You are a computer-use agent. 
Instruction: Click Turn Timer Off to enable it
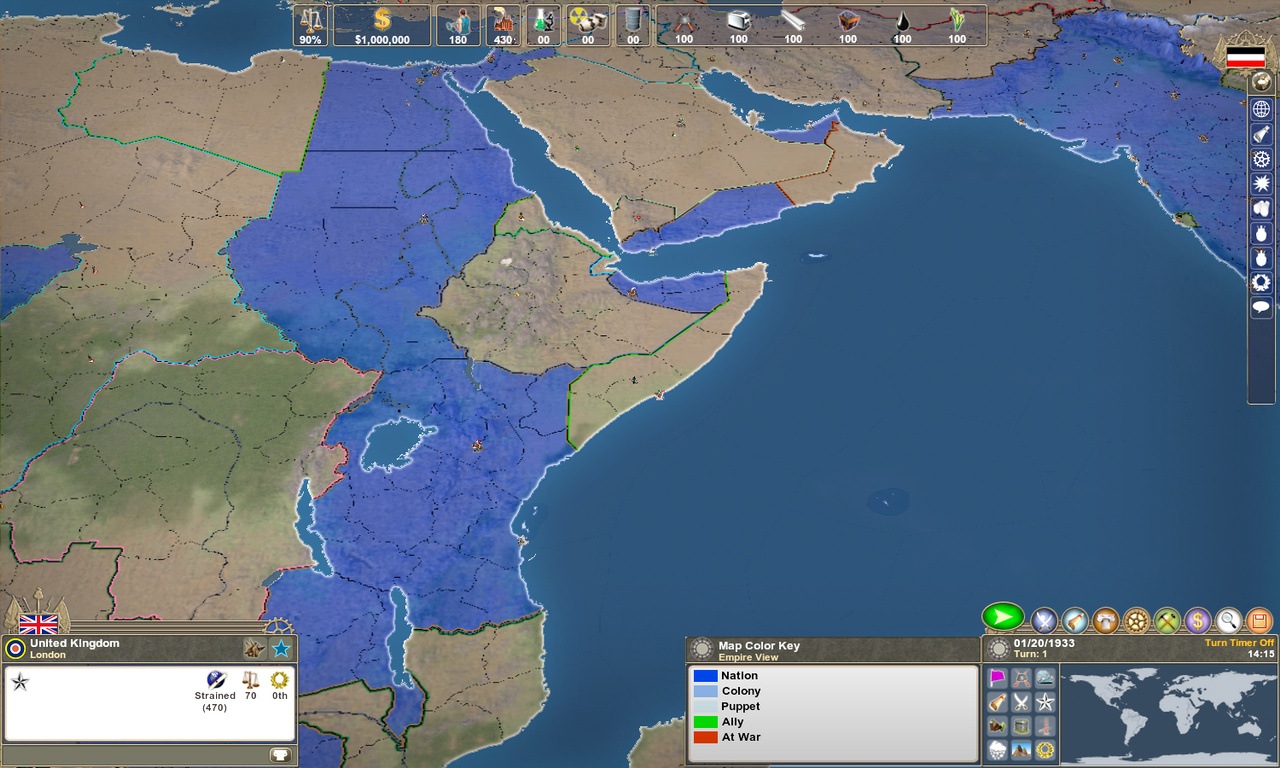point(1239,644)
